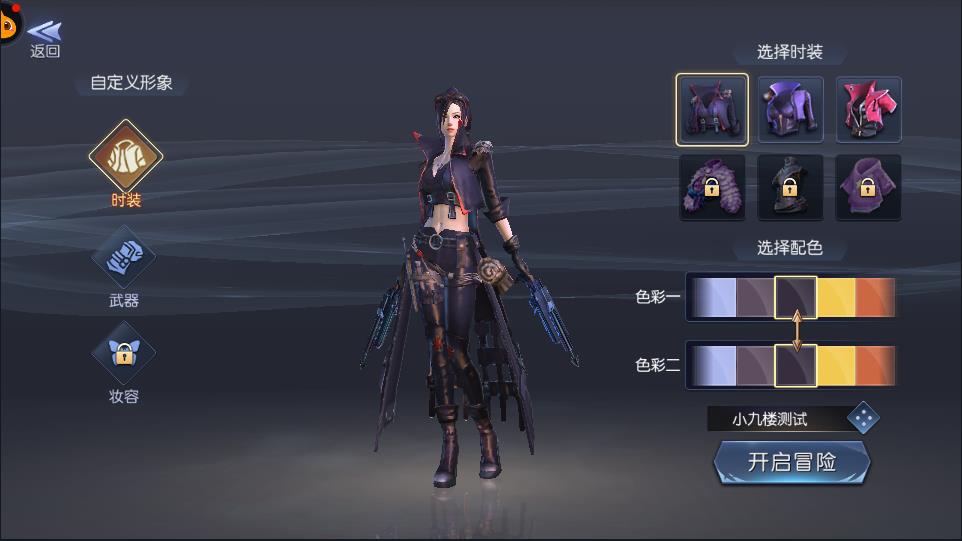Click the locked striped purple outfit
The height and width of the screenshot is (541, 962).
pyautogui.click(x=711, y=187)
